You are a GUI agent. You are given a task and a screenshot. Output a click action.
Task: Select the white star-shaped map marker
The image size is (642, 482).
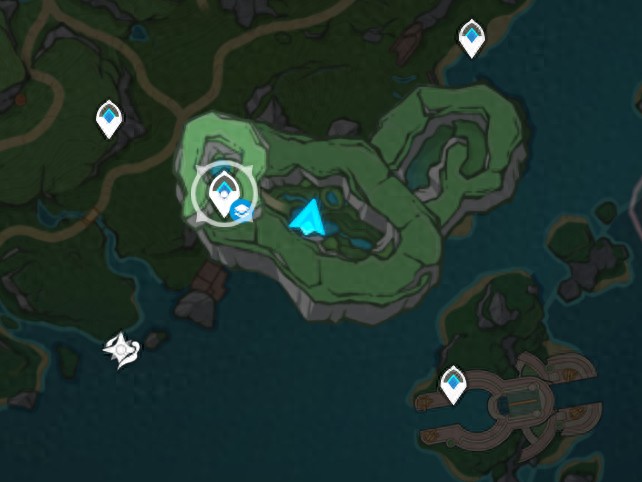(x=121, y=350)
